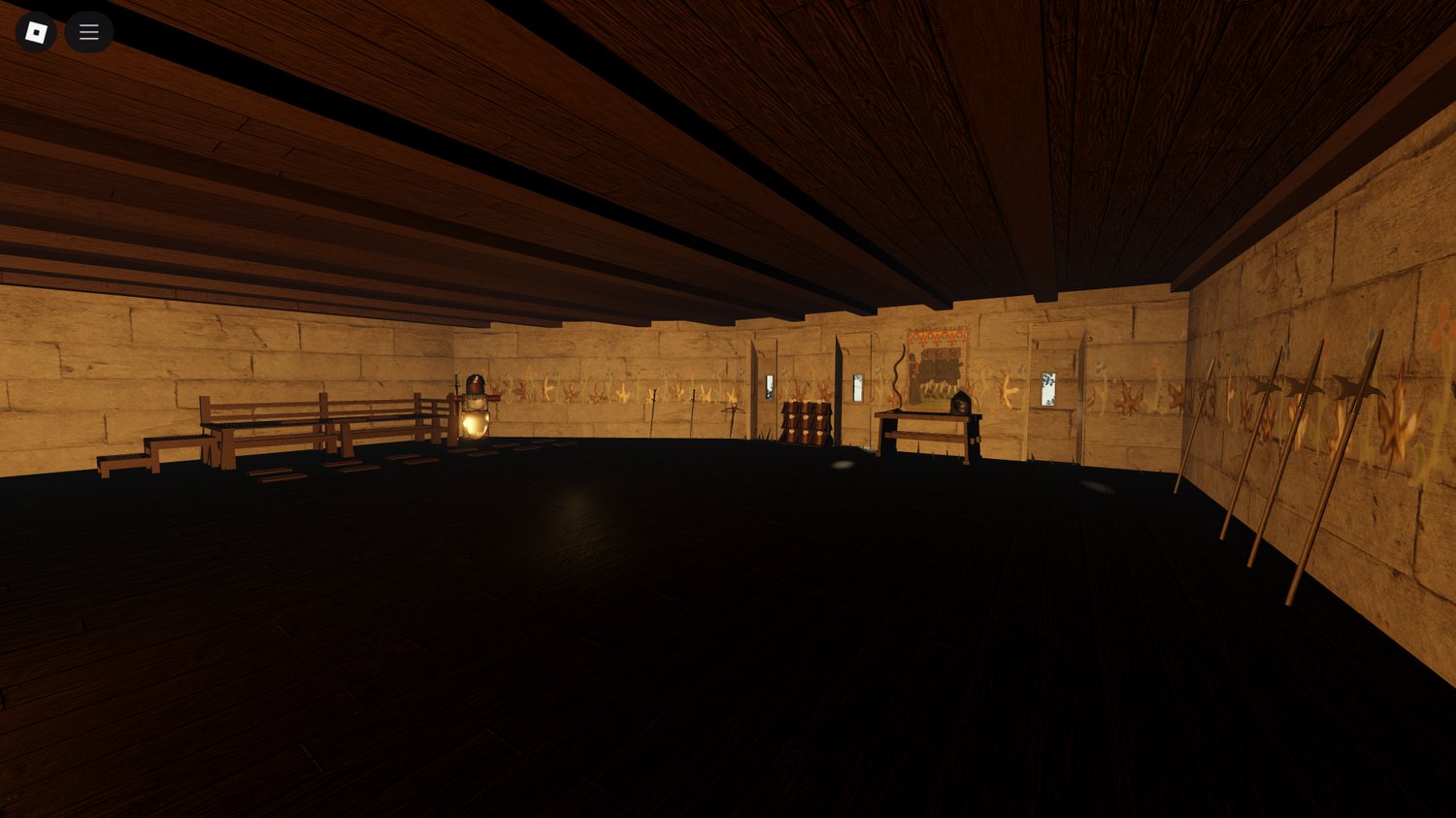Select the shield storage rack against the wall
Screen dimensions: 1456x818
point(806,421)
